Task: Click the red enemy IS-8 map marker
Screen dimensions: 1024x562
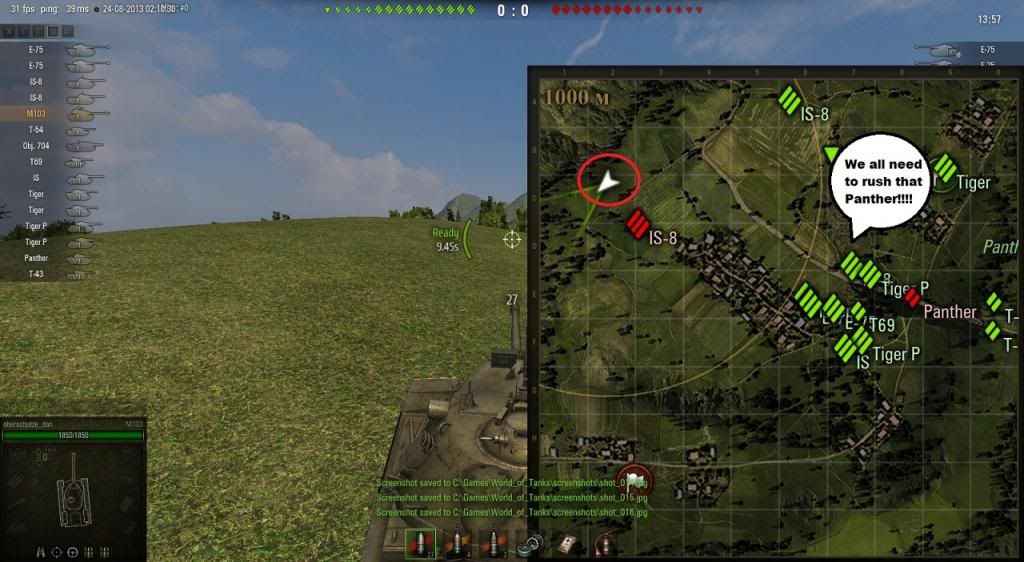Action: point(638,225)
